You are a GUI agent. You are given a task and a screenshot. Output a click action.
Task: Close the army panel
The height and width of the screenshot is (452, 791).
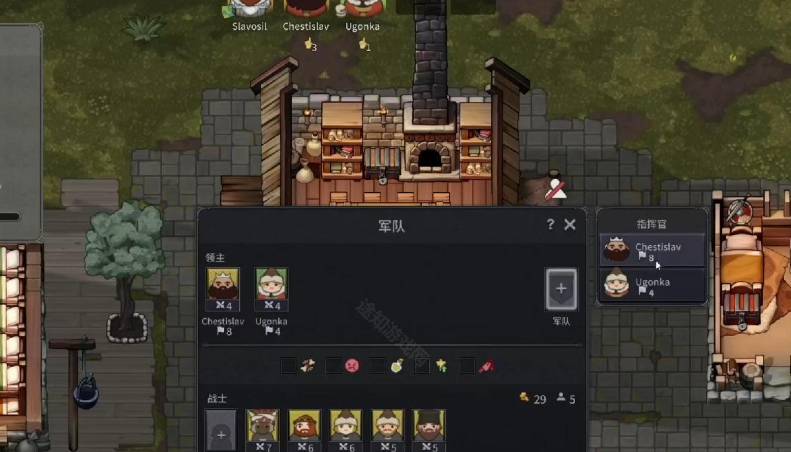(x=570, y=225)
